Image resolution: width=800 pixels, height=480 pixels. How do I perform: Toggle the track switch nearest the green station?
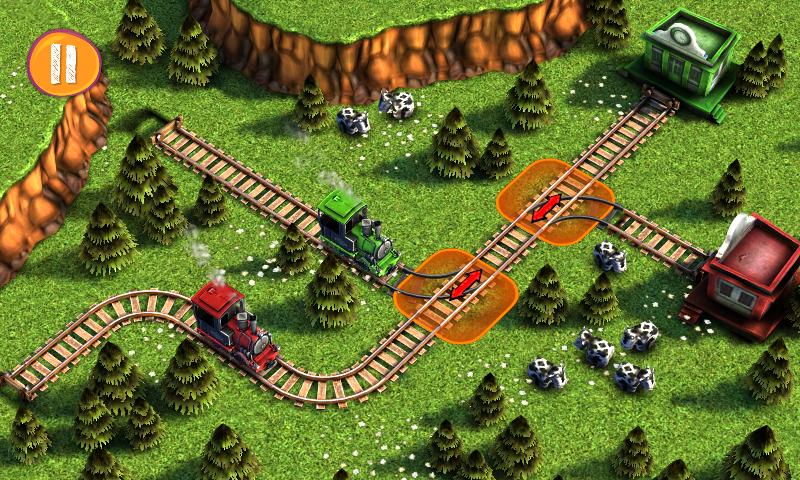point(546,210)
